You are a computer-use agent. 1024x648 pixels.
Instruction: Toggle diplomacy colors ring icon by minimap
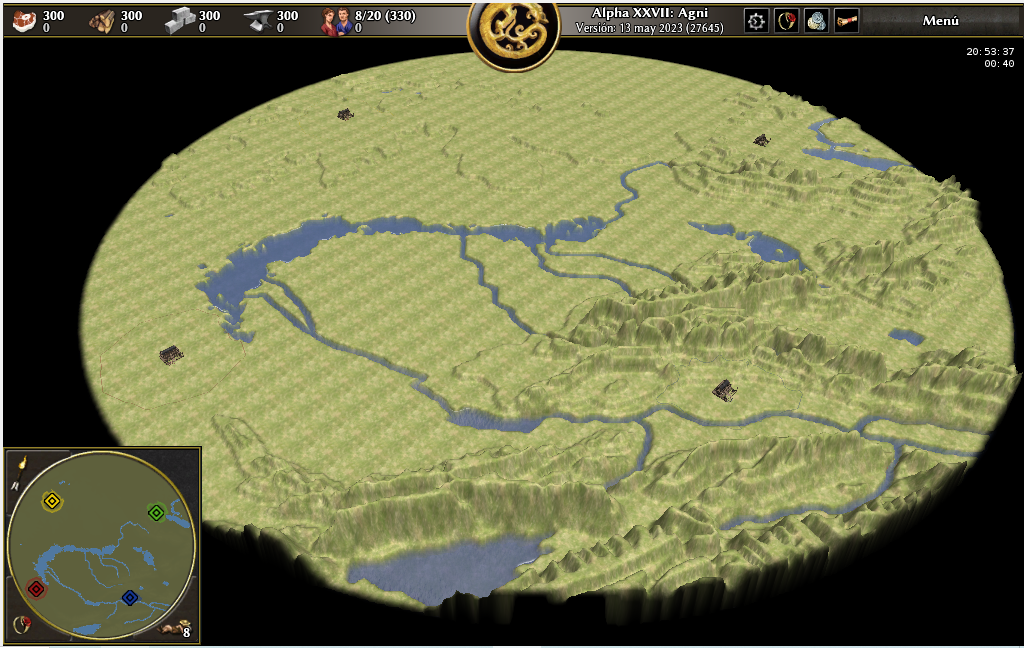coord(21,625)
